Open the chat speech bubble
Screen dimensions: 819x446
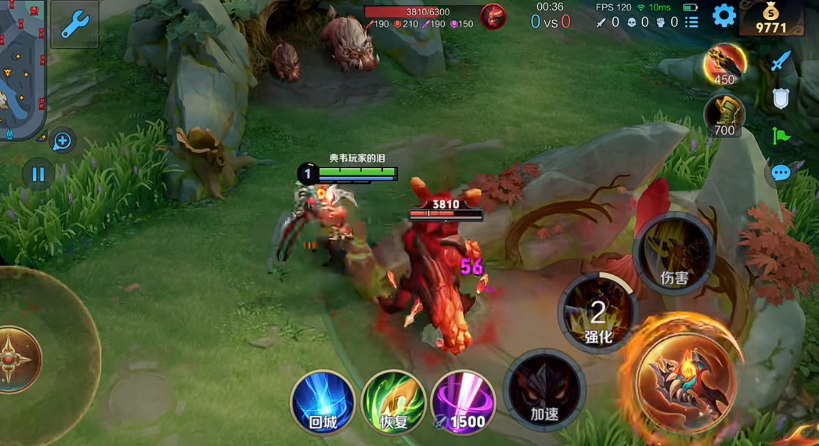[x=780, y=173]
